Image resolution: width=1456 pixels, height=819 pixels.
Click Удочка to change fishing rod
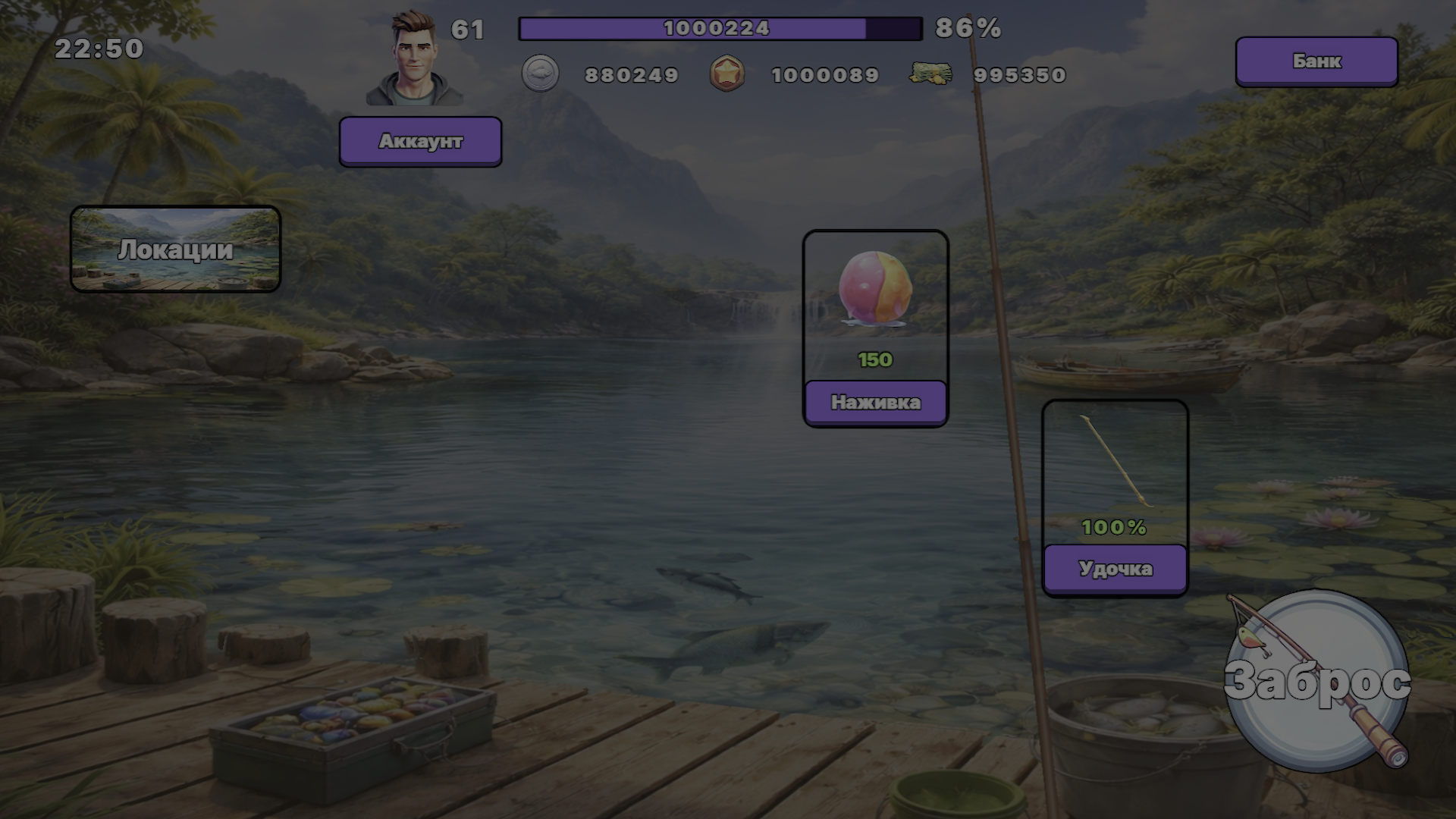(1114, 566)
